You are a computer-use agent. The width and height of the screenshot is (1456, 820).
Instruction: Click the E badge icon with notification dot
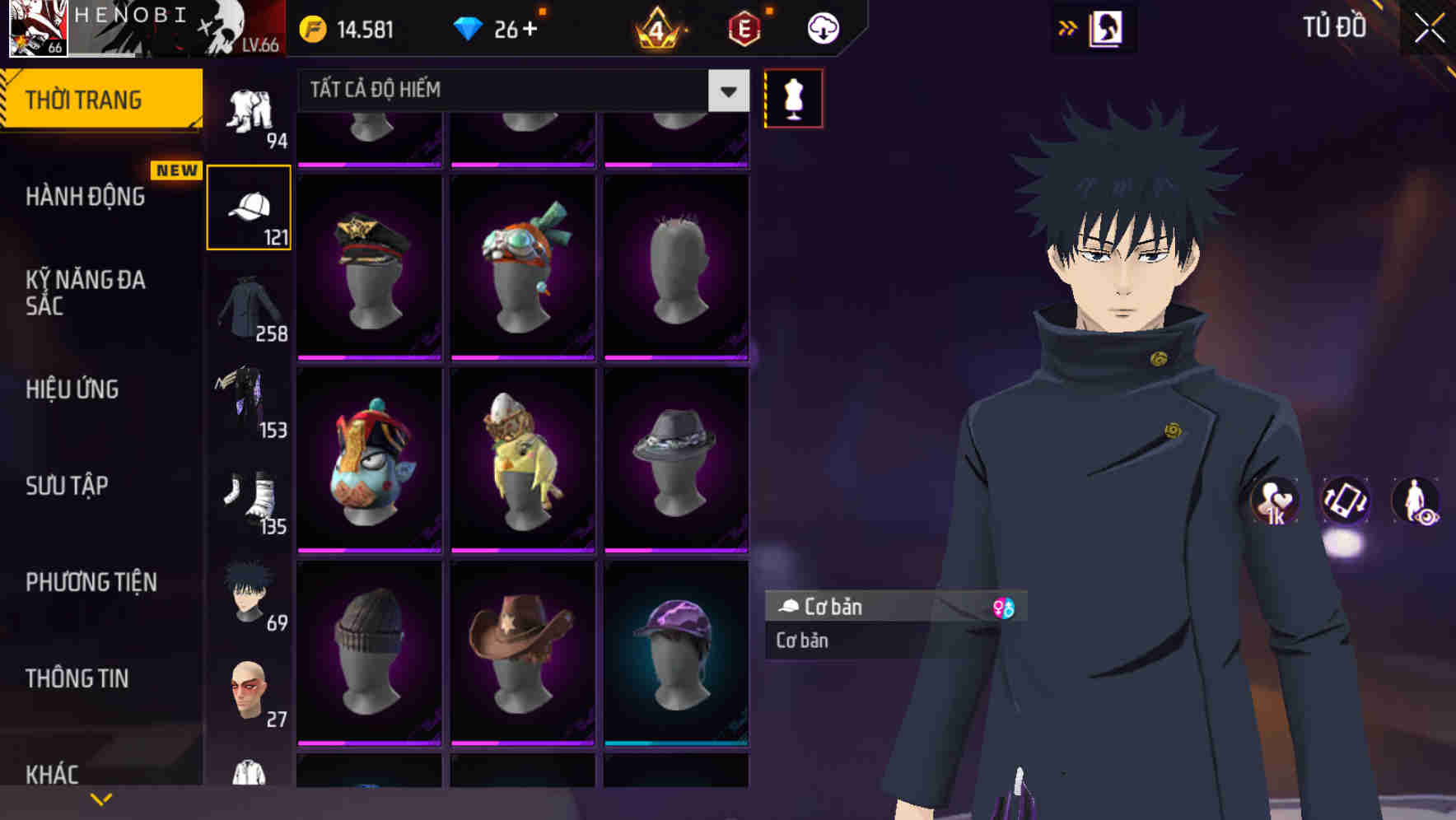point(744,27)
